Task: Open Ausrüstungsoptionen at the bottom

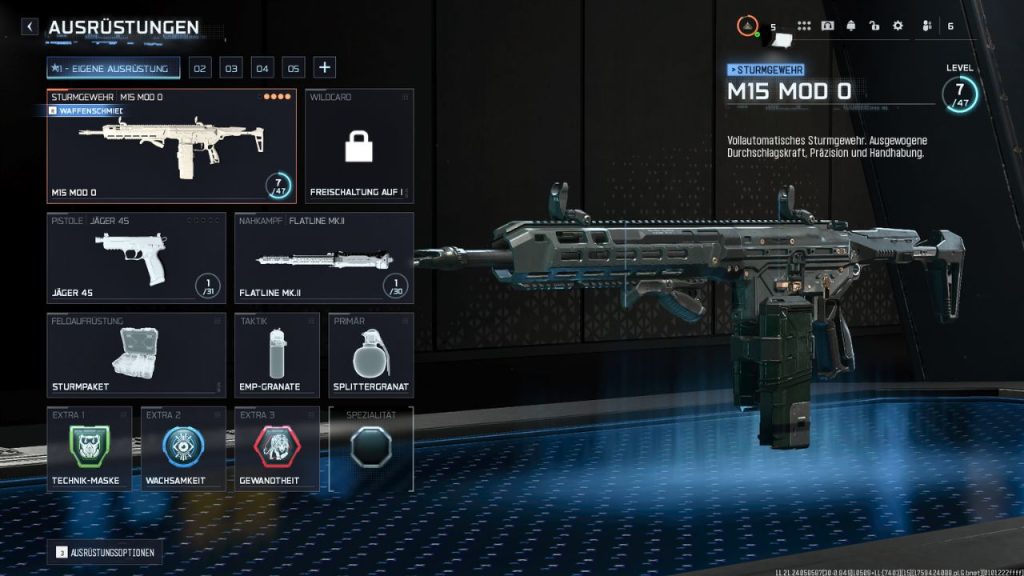Action: coord(105,552)
